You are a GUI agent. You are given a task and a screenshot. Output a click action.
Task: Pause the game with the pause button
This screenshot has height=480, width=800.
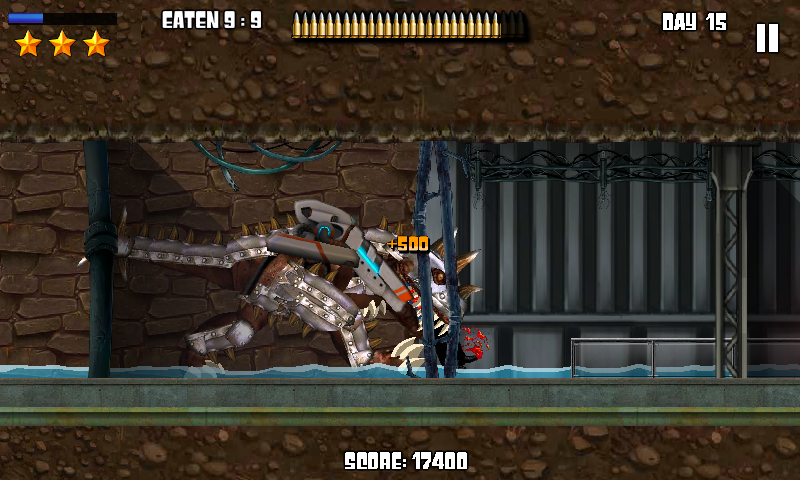(x=767, y=38)
